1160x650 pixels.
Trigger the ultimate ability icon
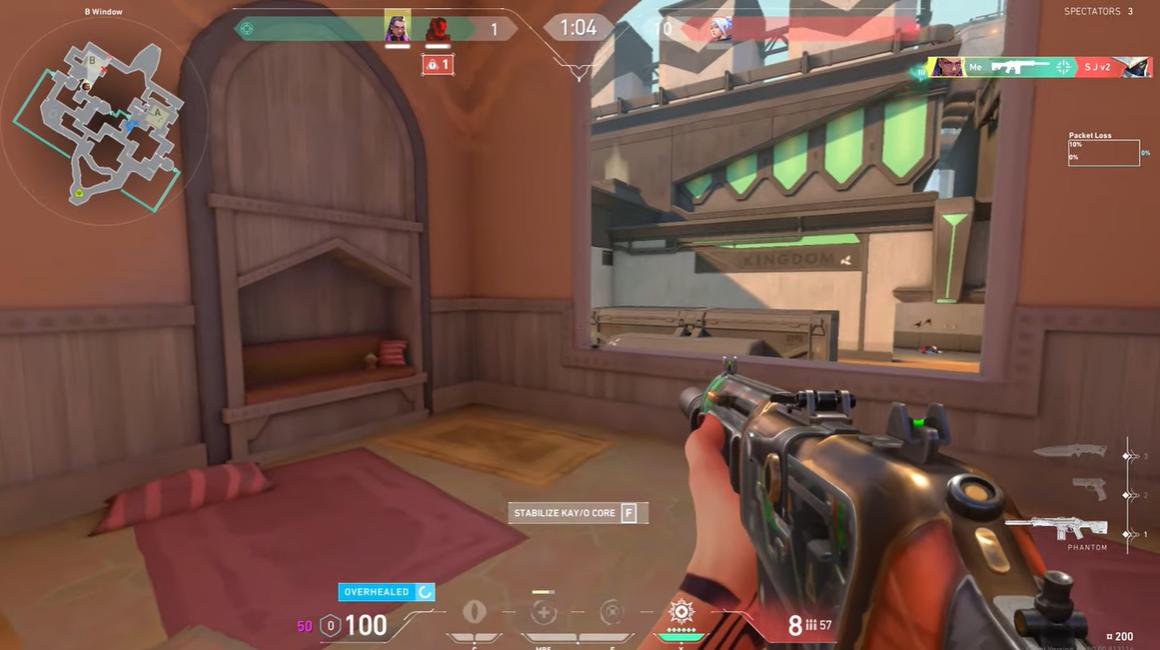pyautogui.click(x=681, y=611)
